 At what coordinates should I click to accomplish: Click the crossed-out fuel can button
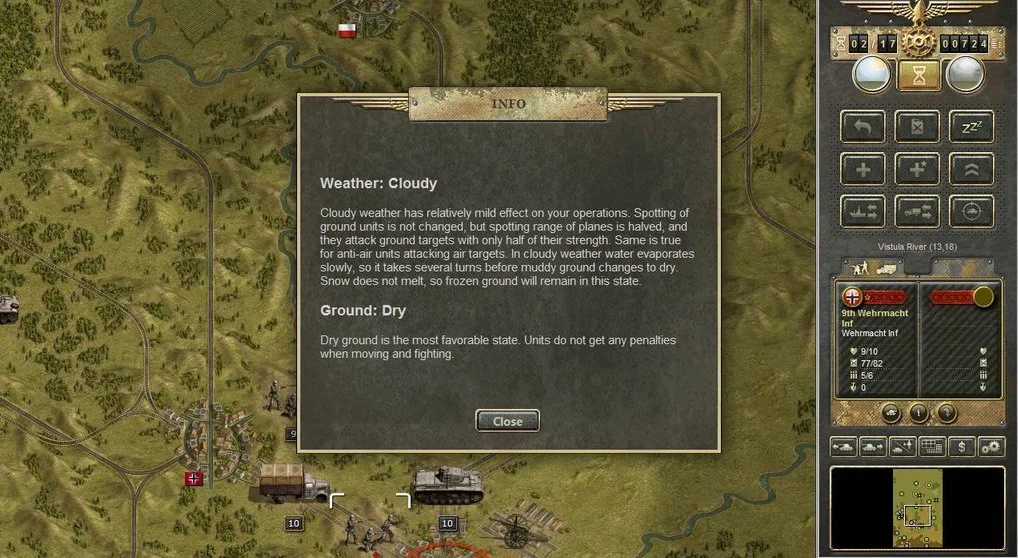[917, 126]
